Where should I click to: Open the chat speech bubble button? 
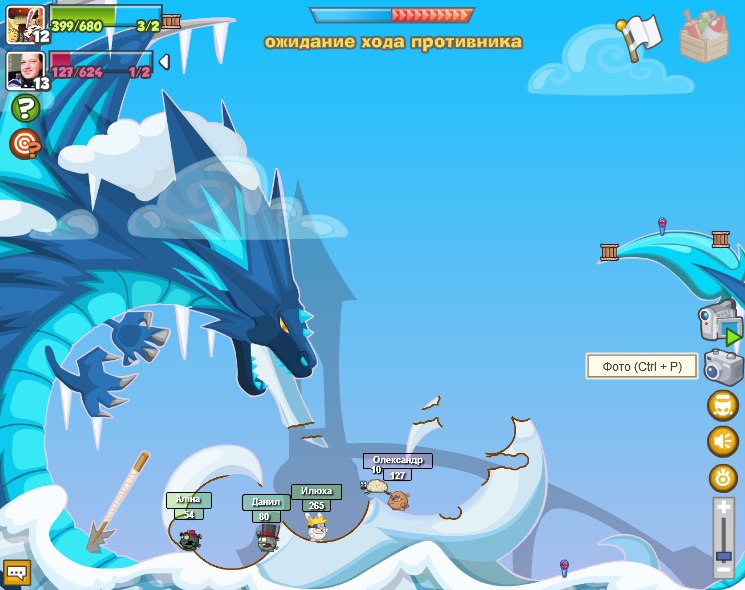tap(17, 572)
